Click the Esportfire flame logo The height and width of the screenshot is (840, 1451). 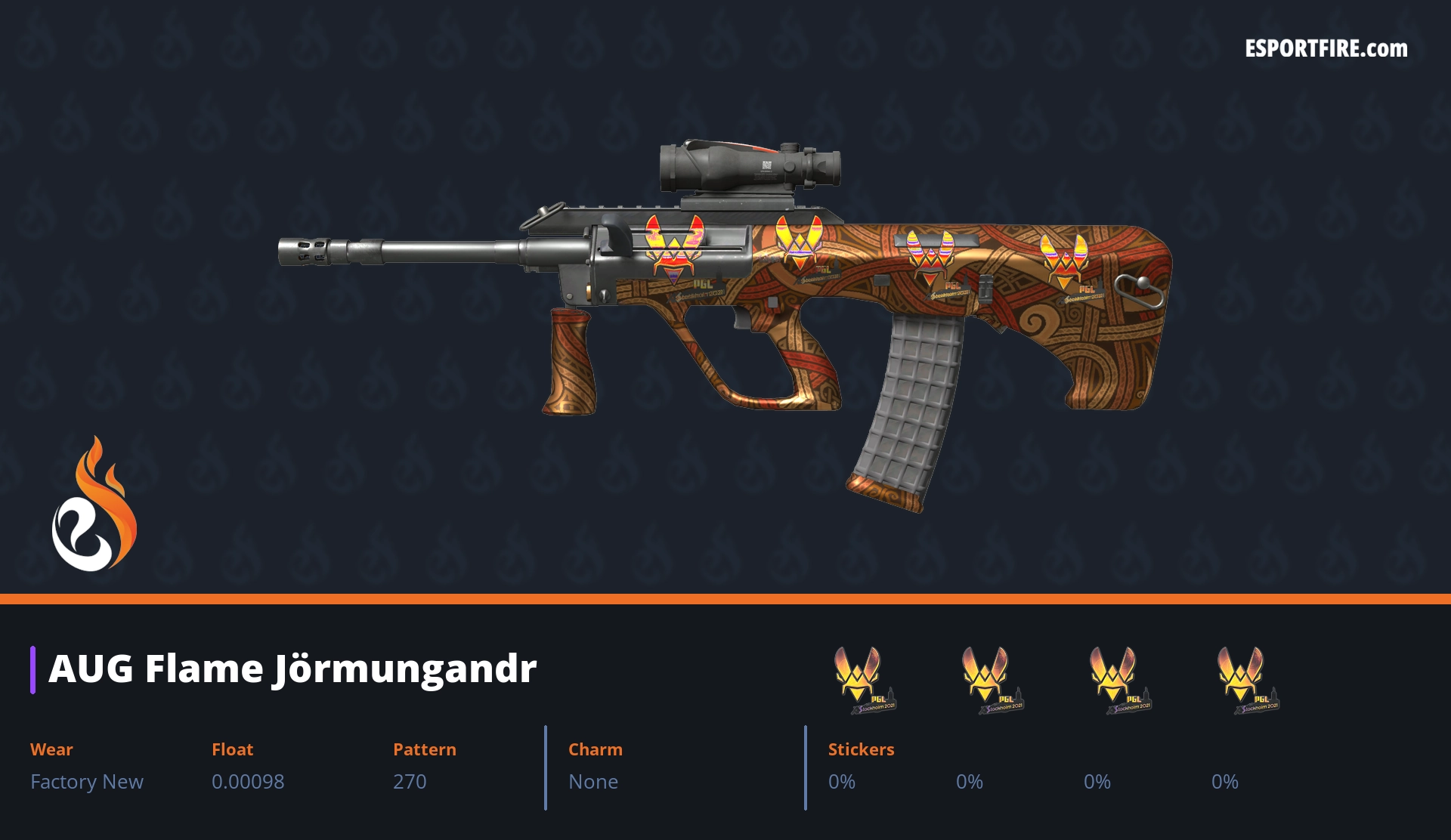click(x=94, y=505)
